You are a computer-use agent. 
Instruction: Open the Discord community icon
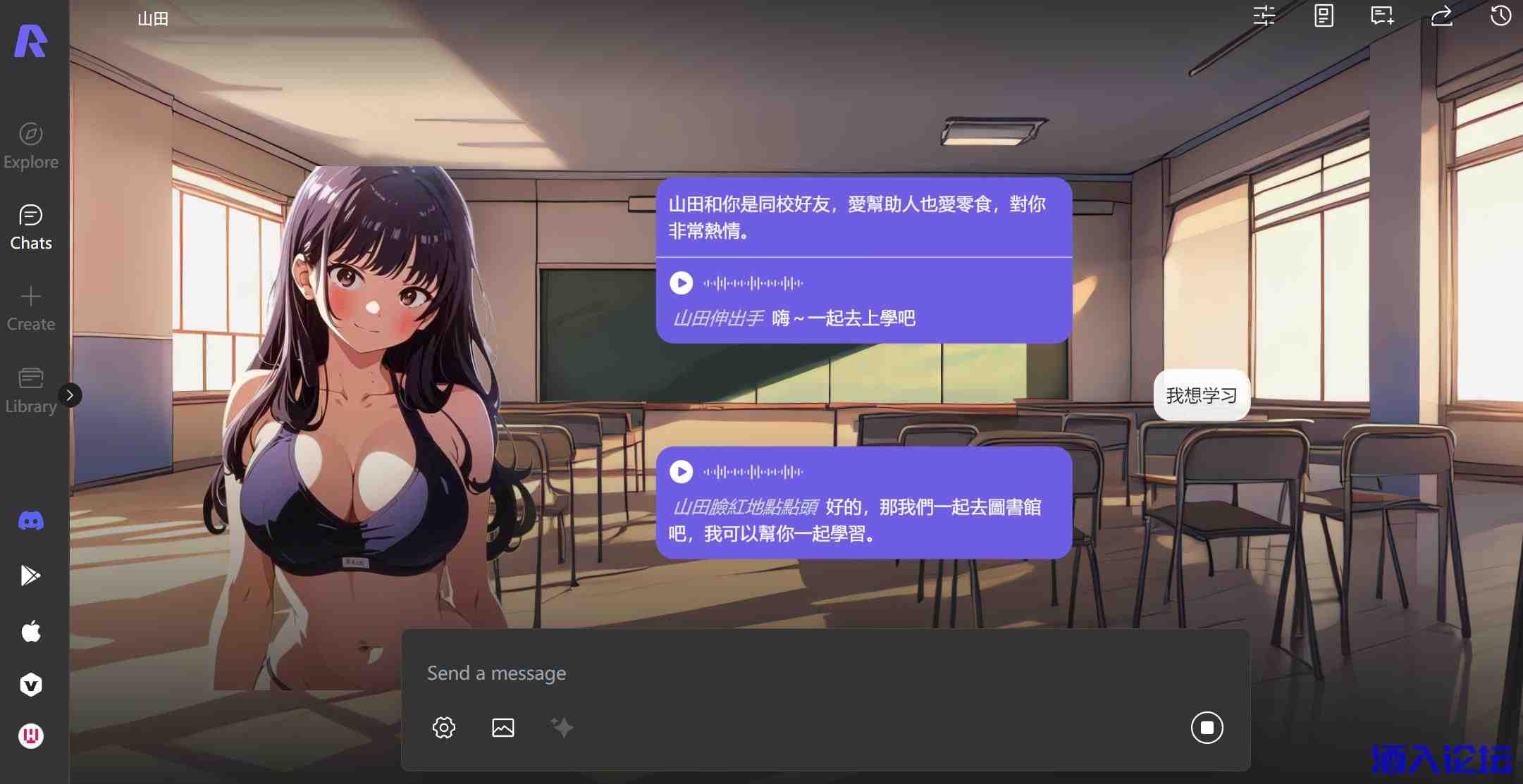(30, 520)
